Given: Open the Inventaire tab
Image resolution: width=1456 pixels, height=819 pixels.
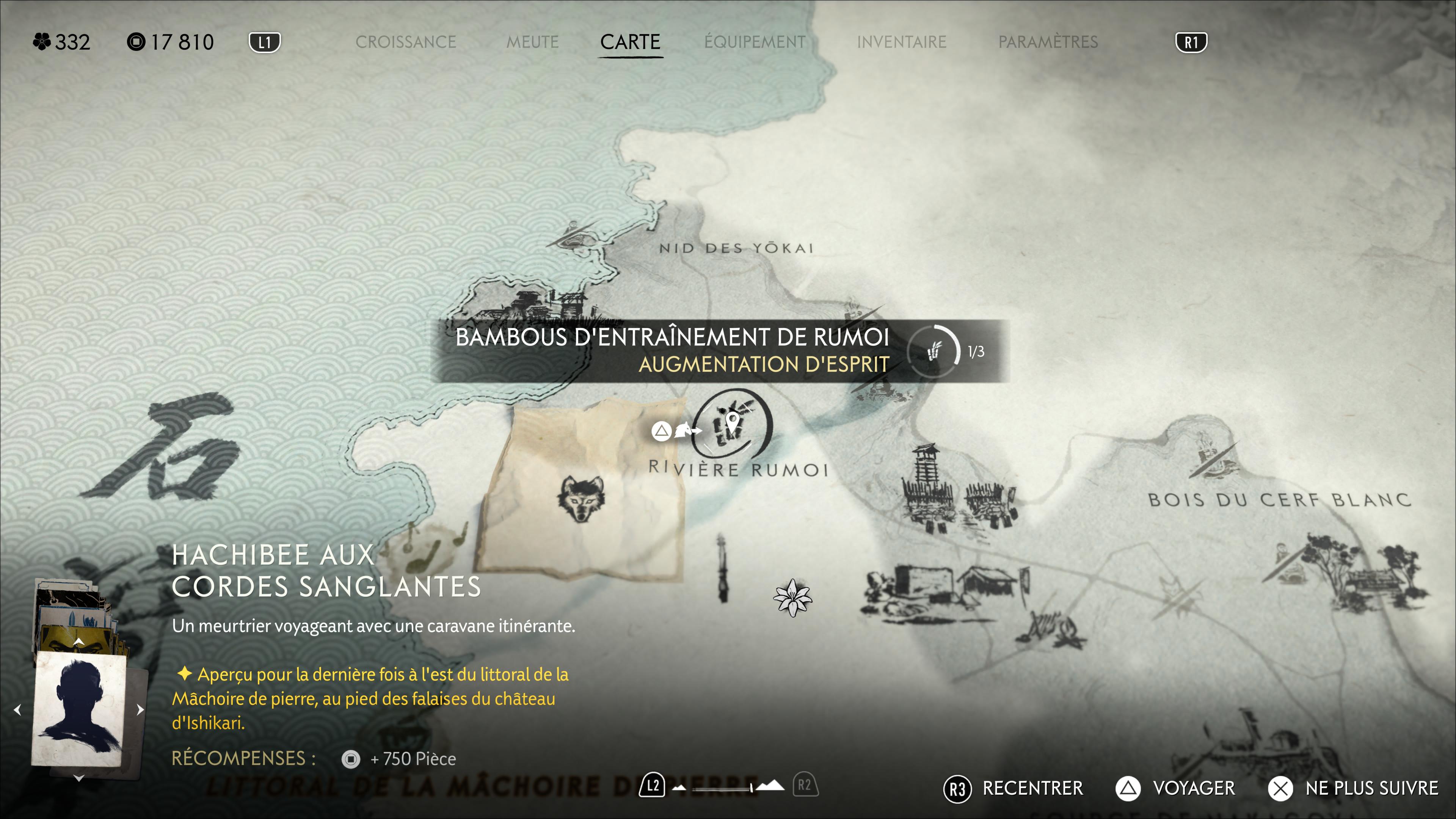Looking at the screenshot, I should click(x=901, y=42).
